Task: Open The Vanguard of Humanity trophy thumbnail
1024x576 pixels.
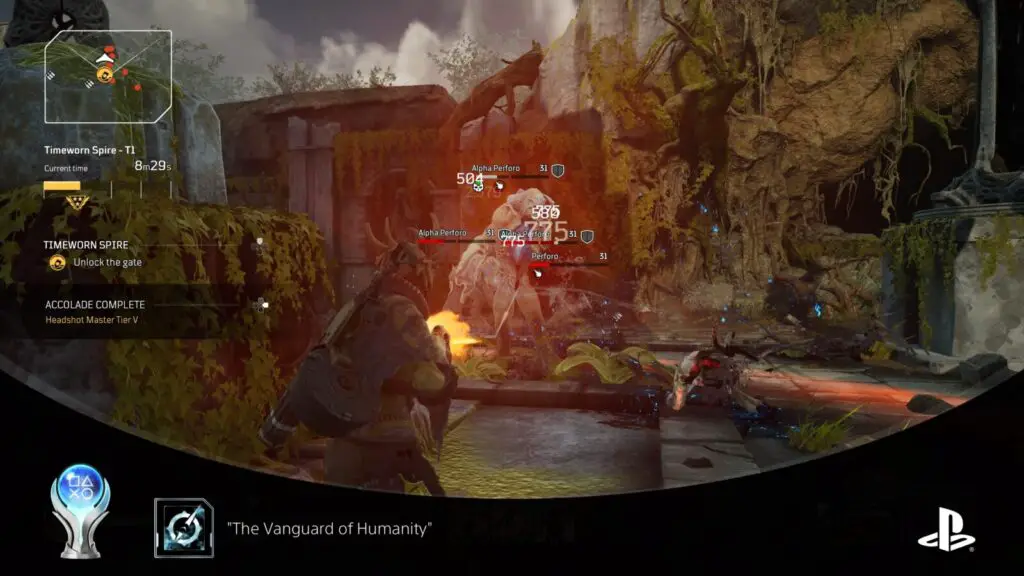Action: point(184,527)
